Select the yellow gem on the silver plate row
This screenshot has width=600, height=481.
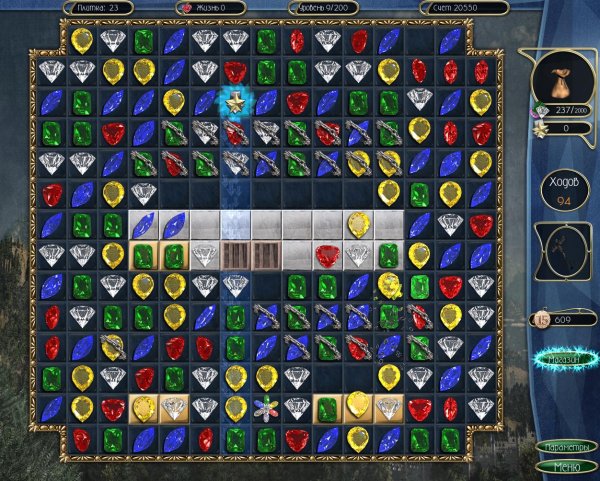[357, 224]
